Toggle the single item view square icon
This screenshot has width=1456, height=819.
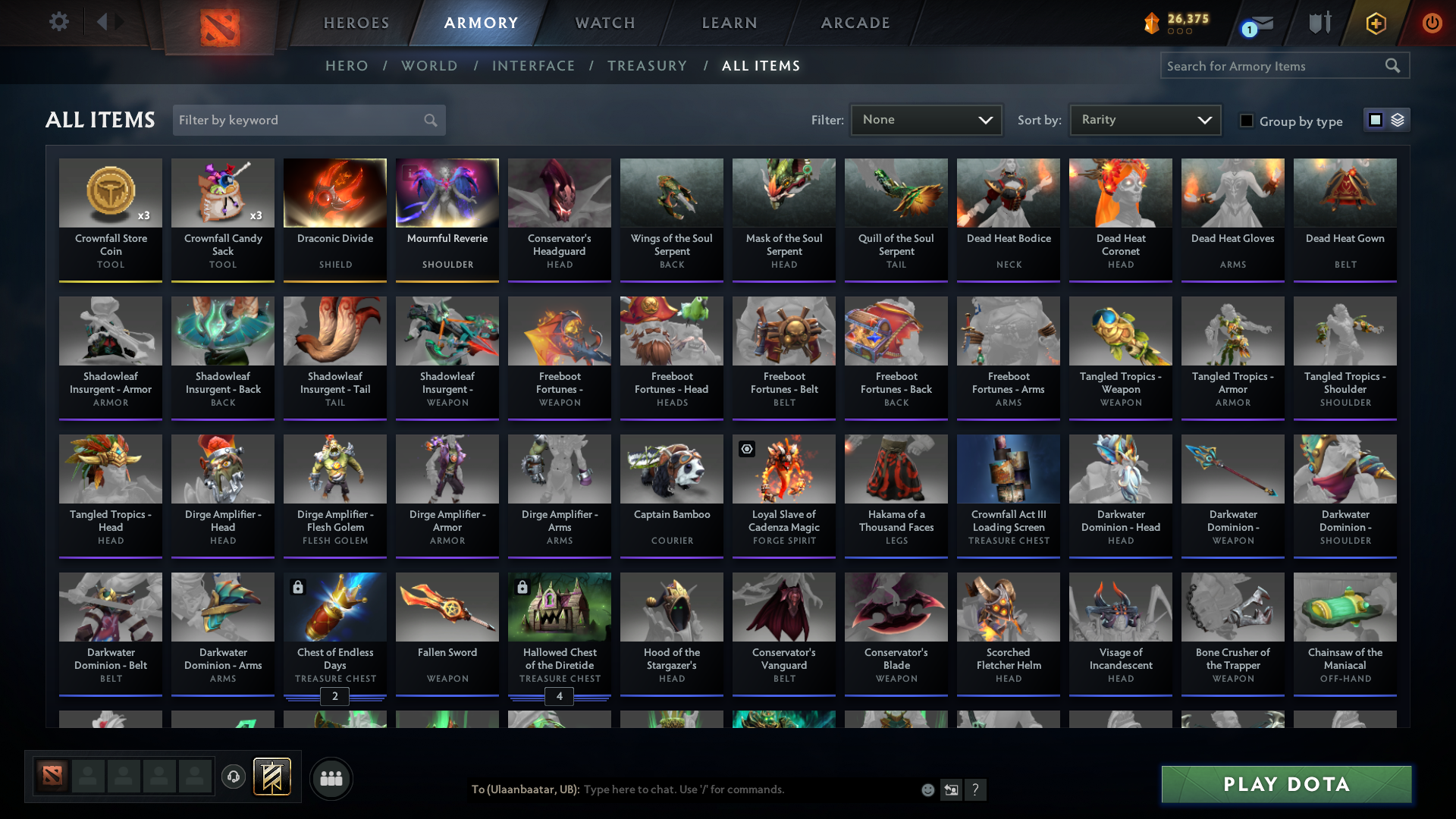1375,119
